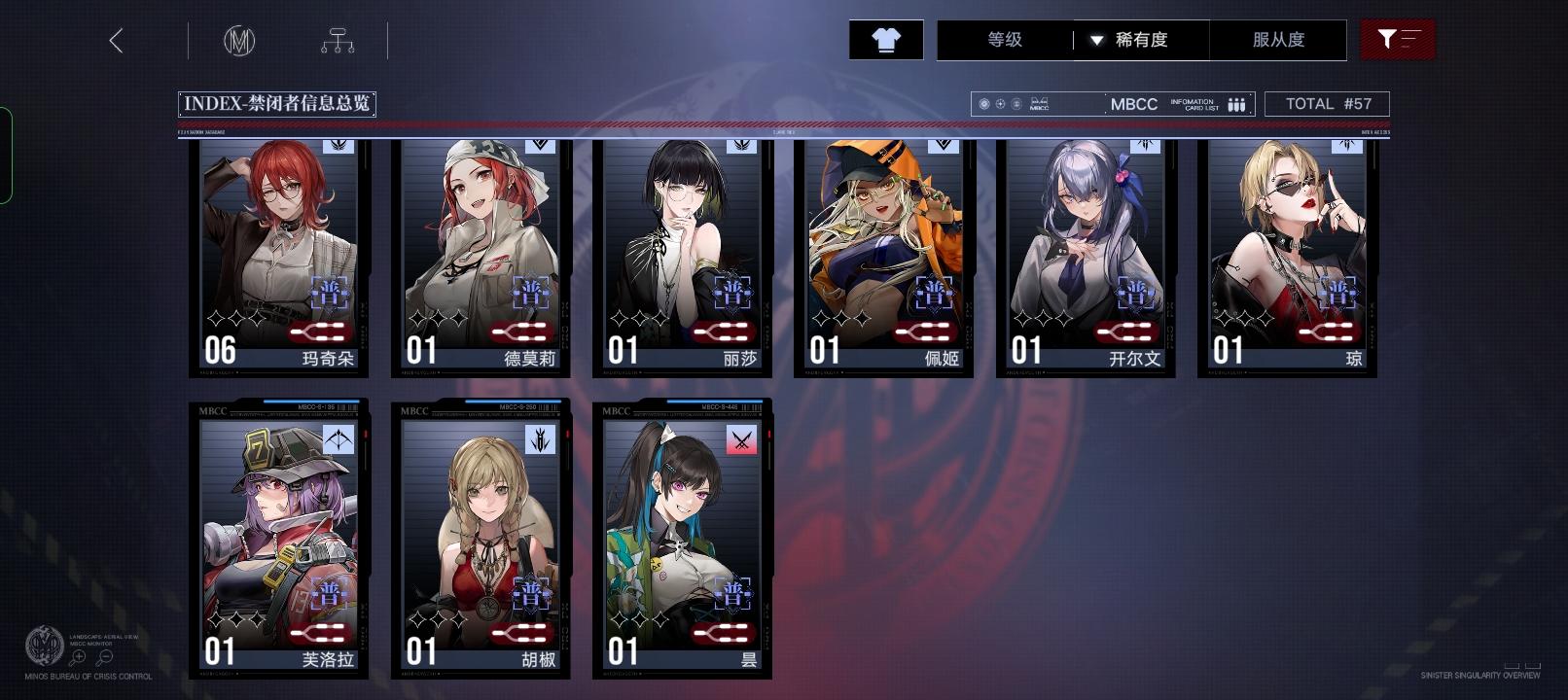Click the back arrow at top left
The width and height of the screenshot is (1568, 700).
(x=115, y=41)
